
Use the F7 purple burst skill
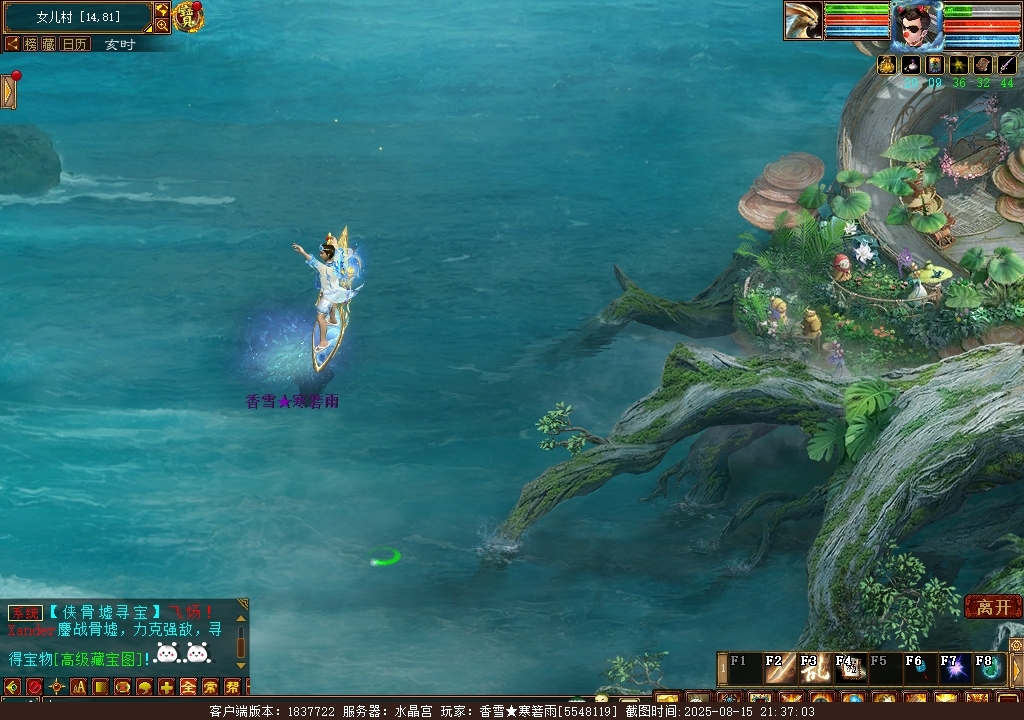coord(956,669)
